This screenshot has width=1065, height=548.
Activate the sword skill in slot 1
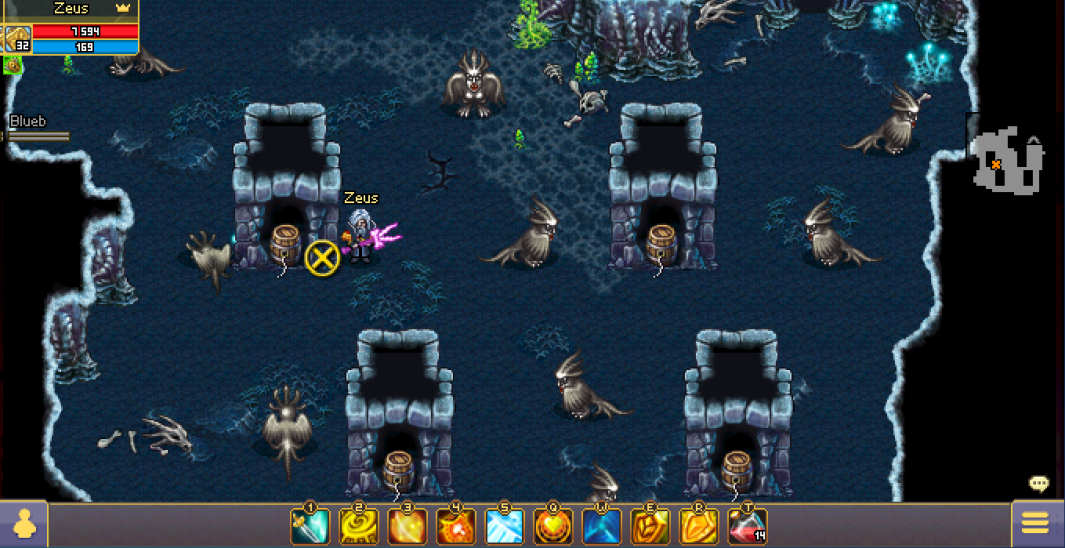pyautogui.click(x=309, y=526)
